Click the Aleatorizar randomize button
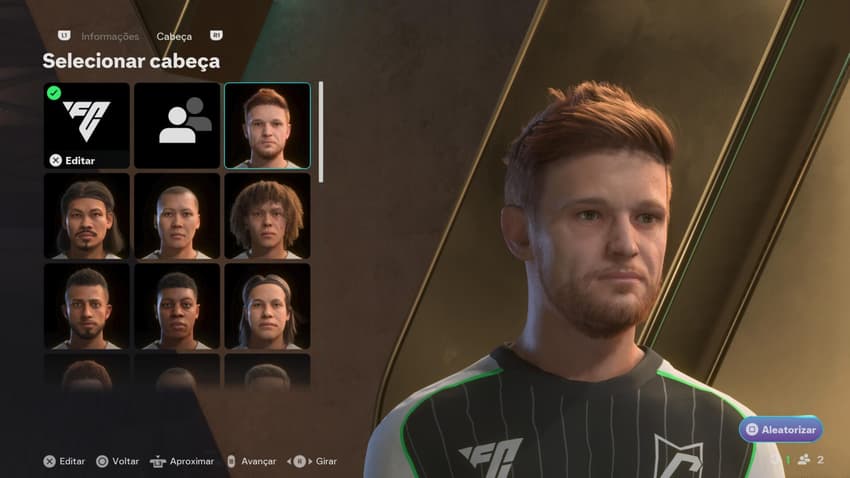This screenshot has height=478, width=850. [780, 430]
